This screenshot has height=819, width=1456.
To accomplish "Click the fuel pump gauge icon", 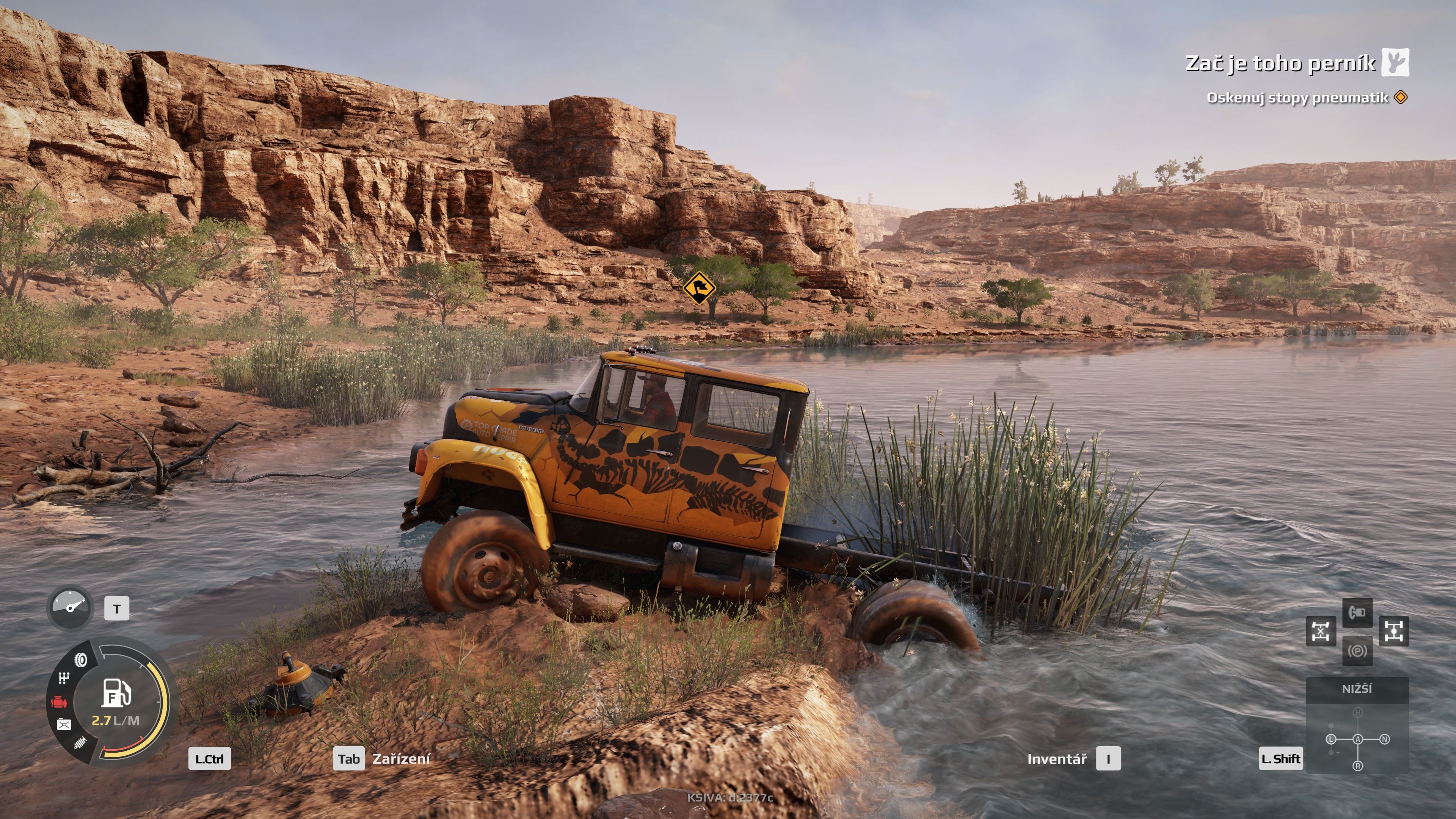I will 116,692.
